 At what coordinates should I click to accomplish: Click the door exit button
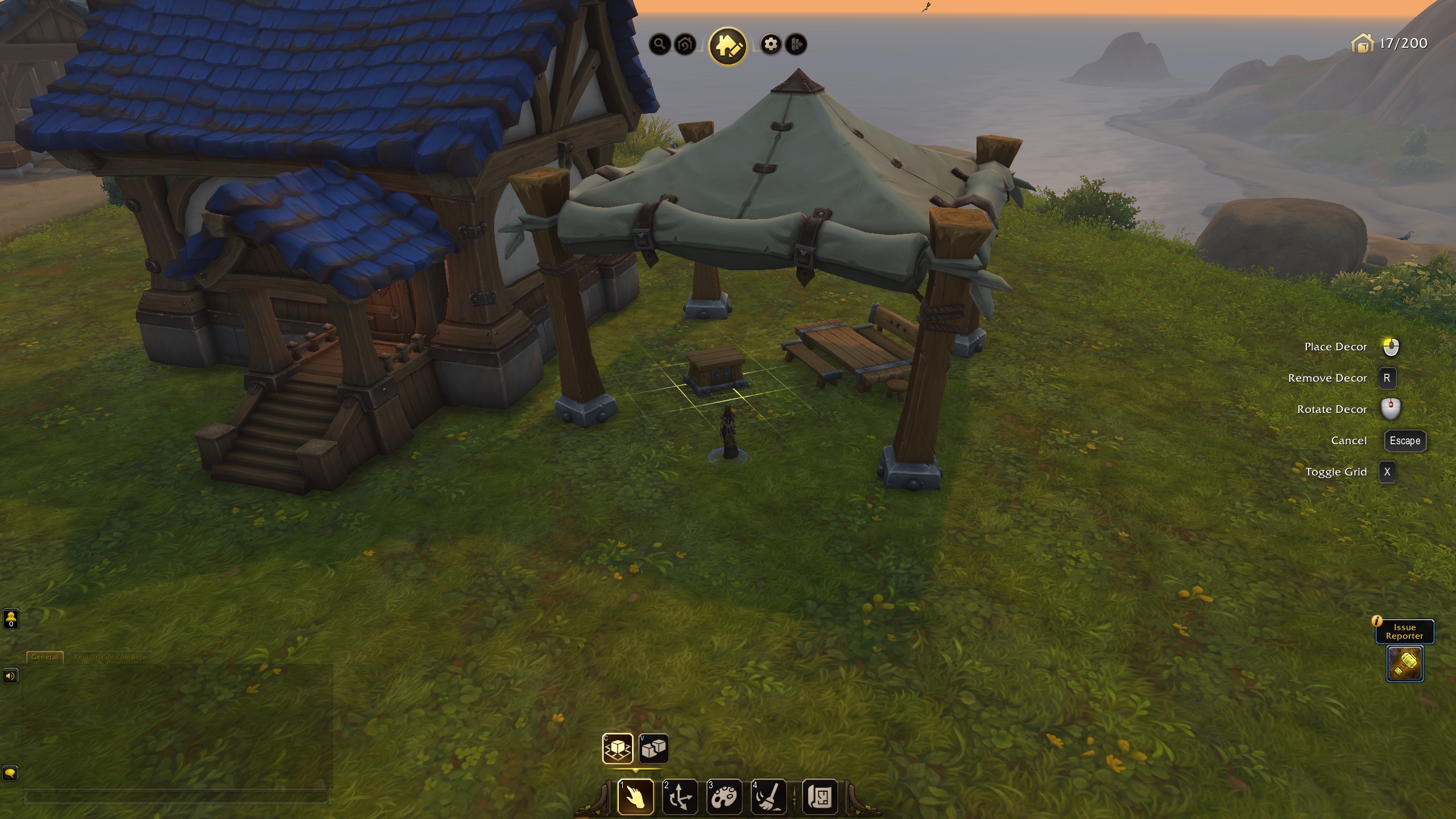pos(796,44)
